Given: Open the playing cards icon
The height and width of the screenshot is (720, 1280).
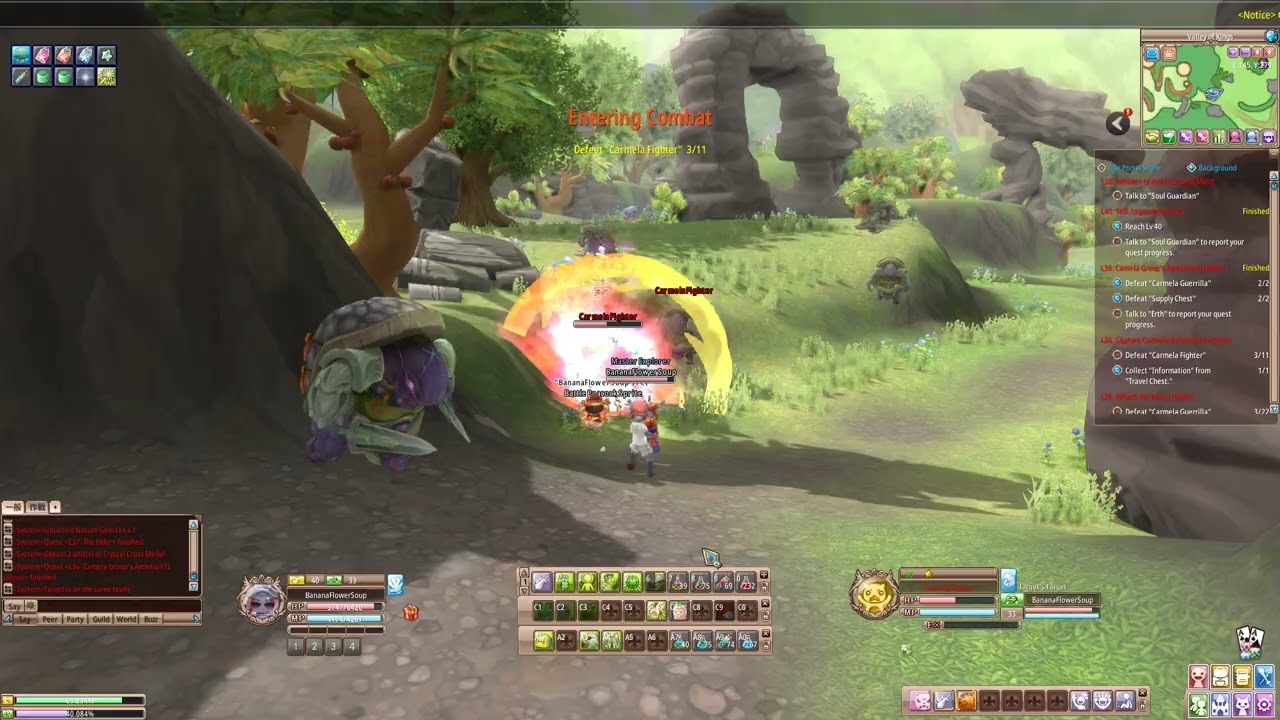Looking at the screenshot, I should click(x=1249, y=640).
